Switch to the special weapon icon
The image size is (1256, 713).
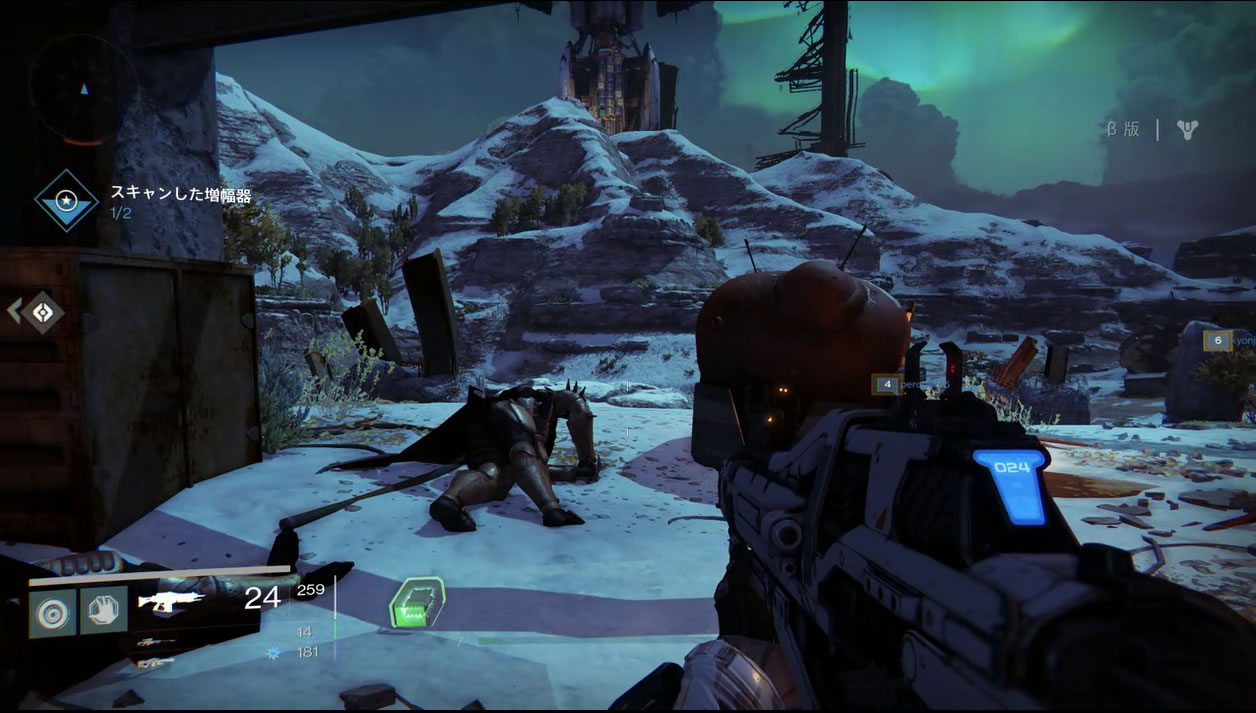click(x=157, y=642)
